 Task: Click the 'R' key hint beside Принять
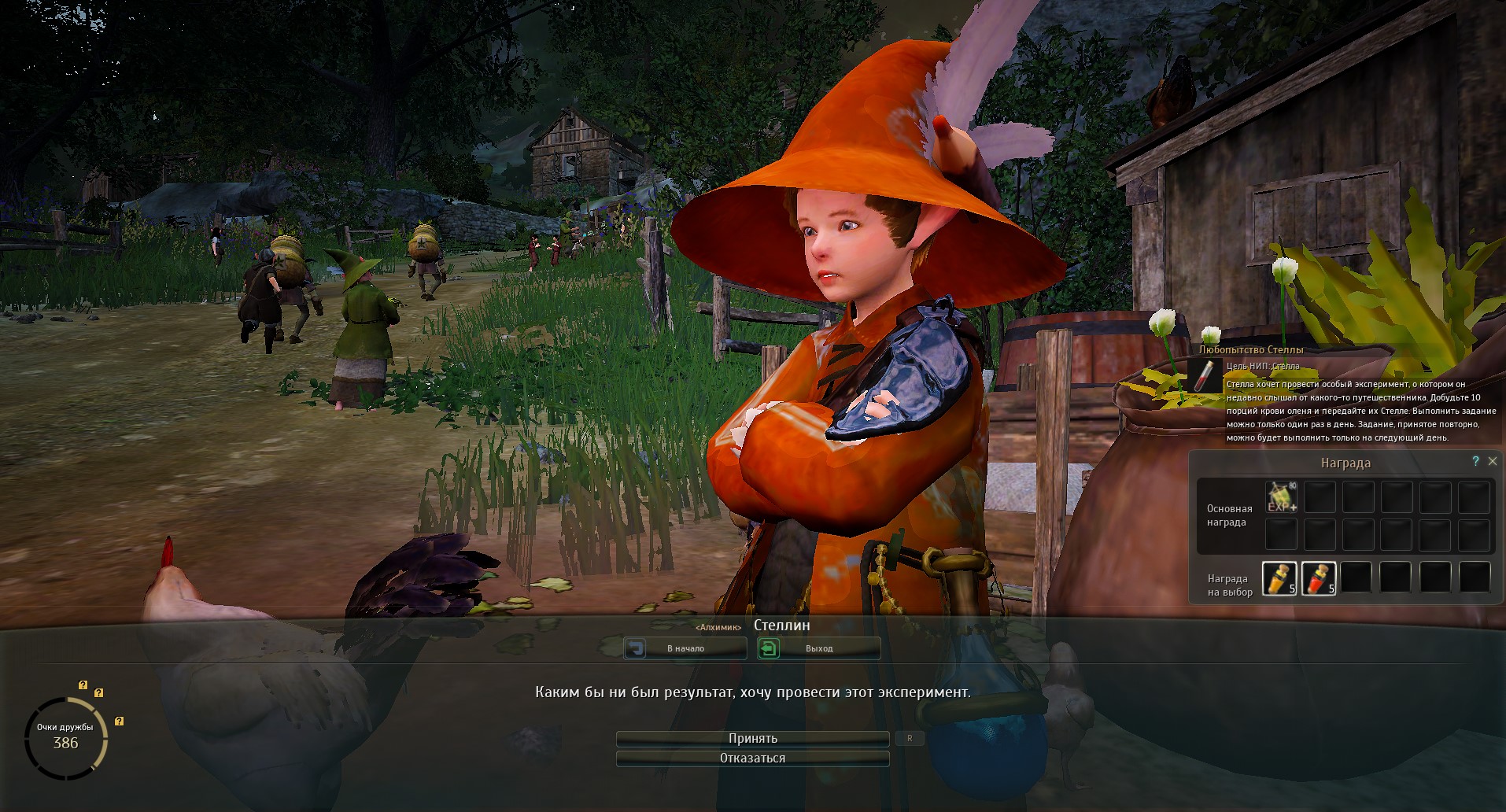[x=910, y=738]
